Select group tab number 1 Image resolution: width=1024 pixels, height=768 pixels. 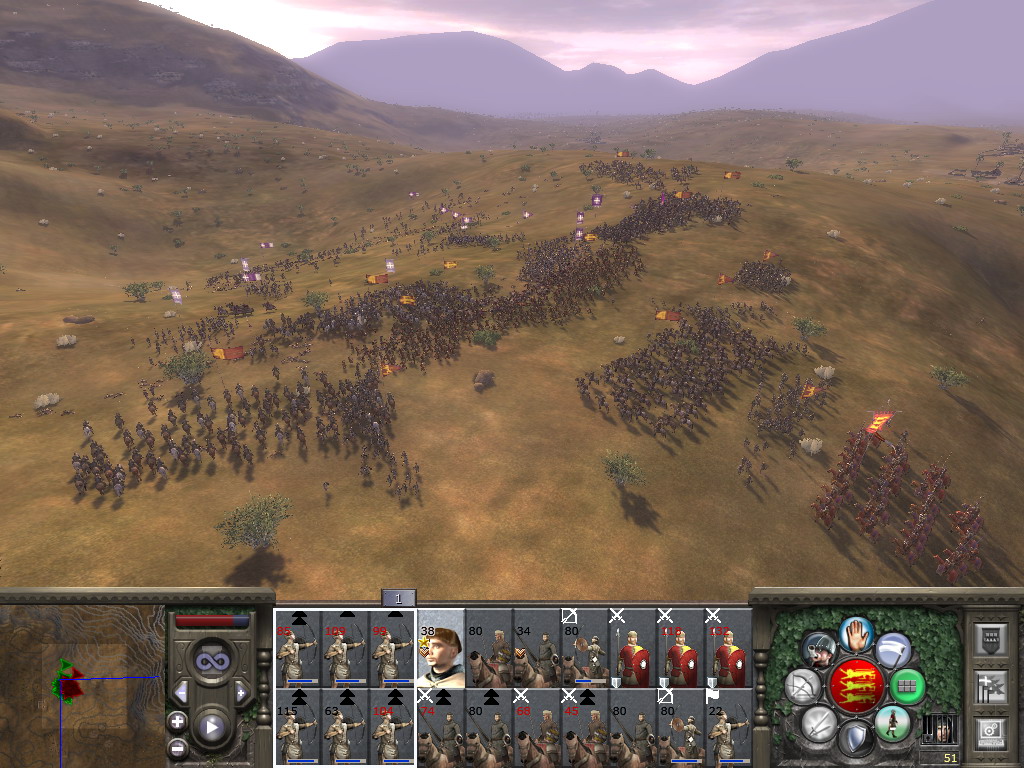[398, 598]
